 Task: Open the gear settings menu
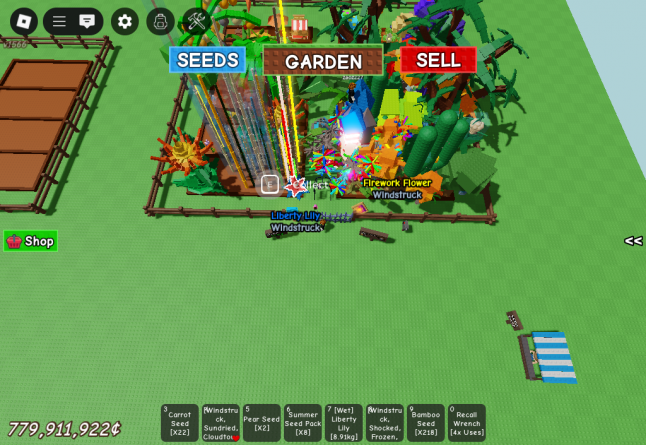click(x=125, y=21)
